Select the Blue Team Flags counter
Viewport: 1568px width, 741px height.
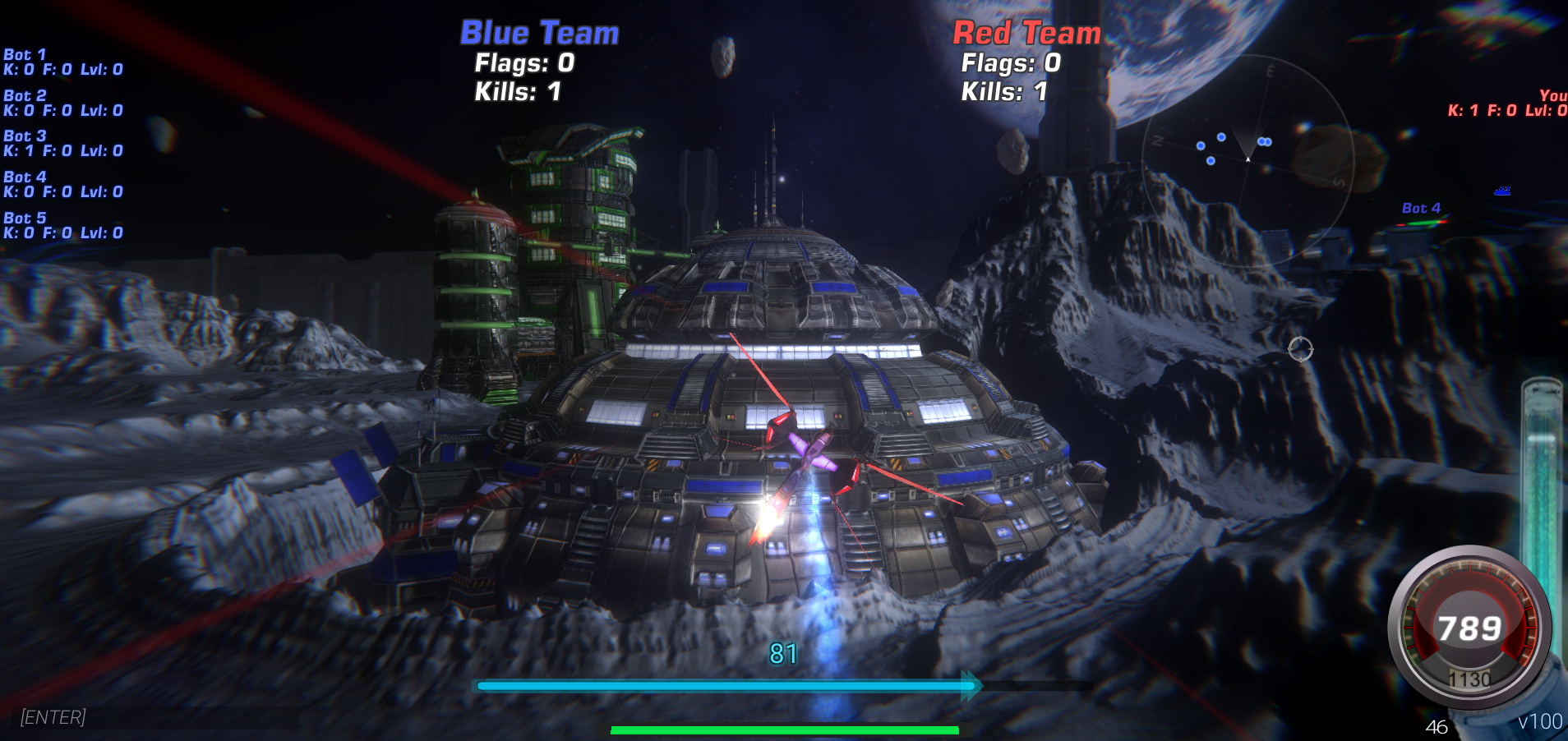[x=523, y=63]
